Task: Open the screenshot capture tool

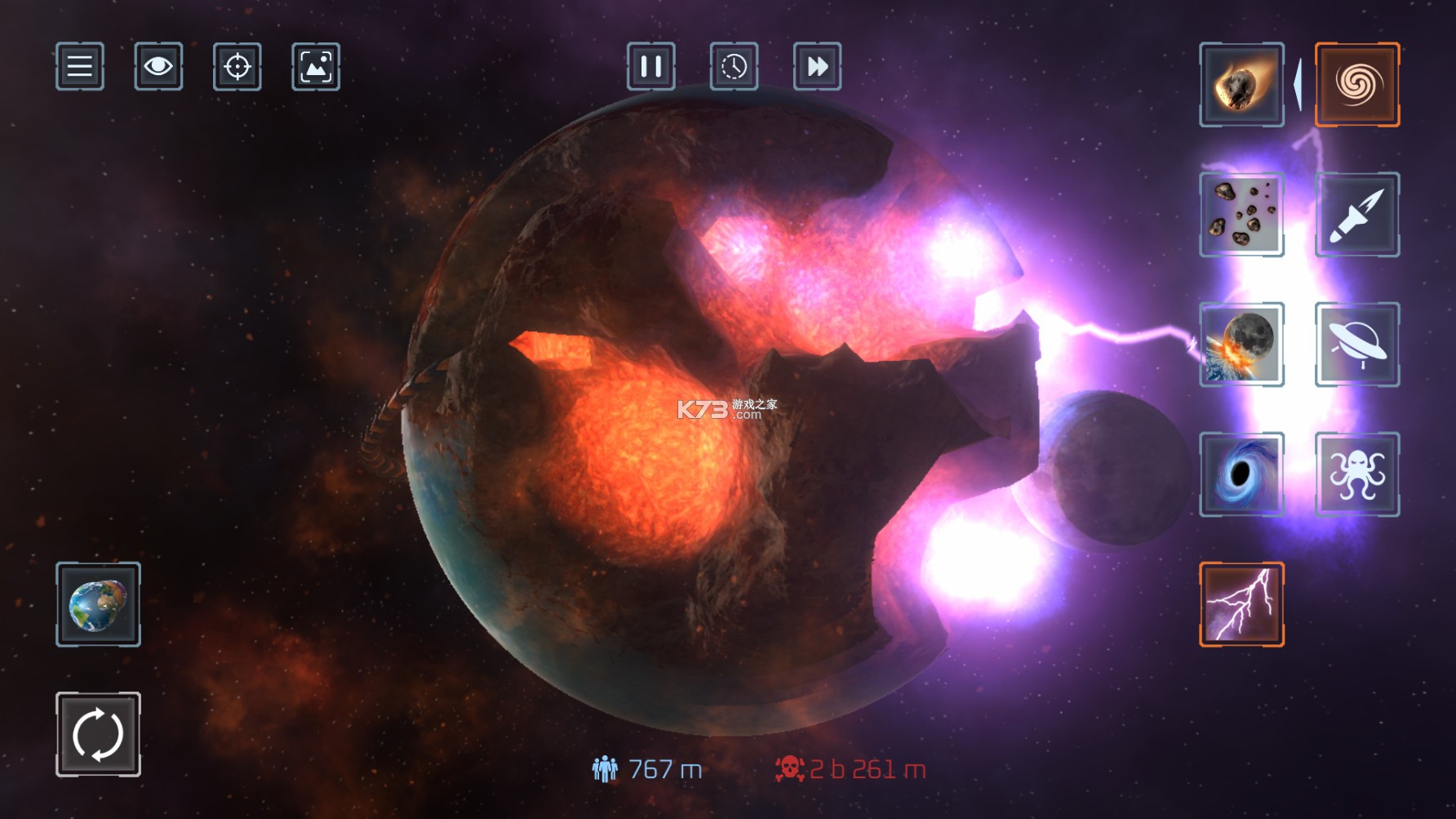Action: (x=316, y=68)
